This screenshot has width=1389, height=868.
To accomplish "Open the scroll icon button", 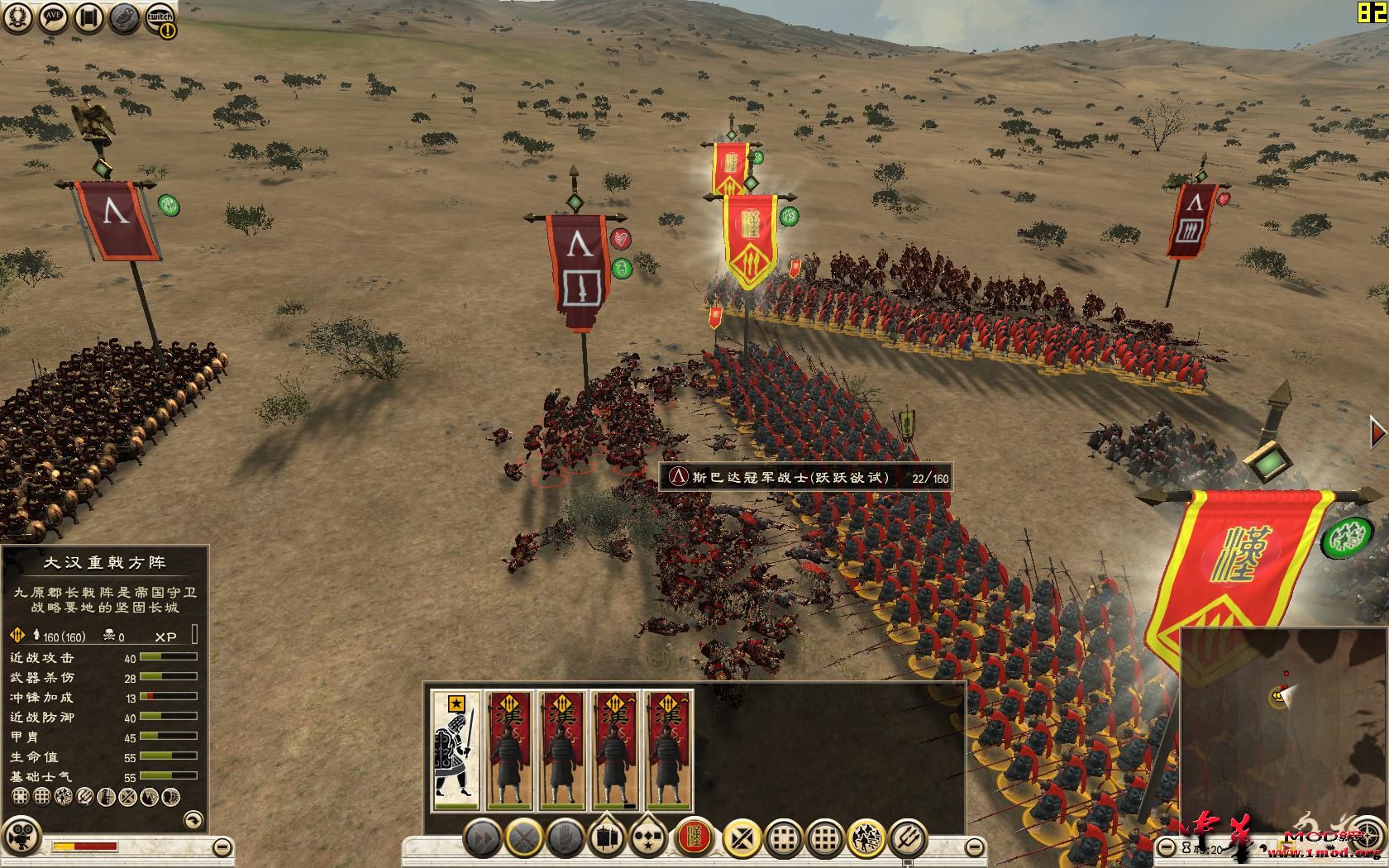I will (x=88, y=18).
